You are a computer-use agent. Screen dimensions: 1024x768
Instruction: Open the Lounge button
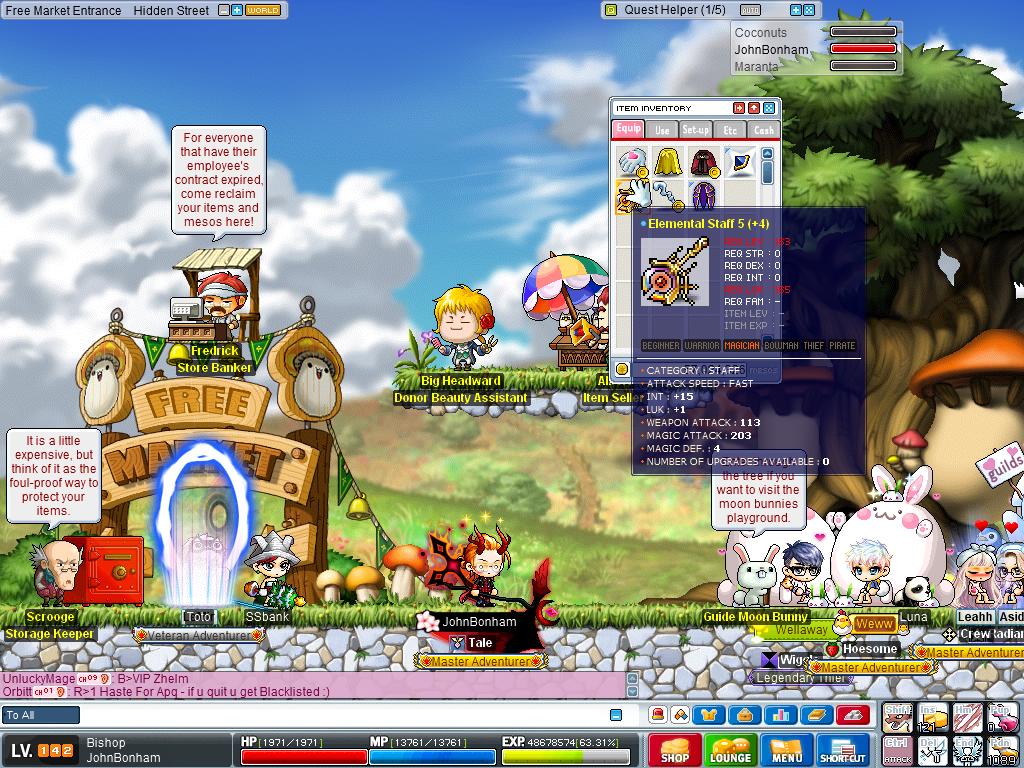tap(730, 750)
